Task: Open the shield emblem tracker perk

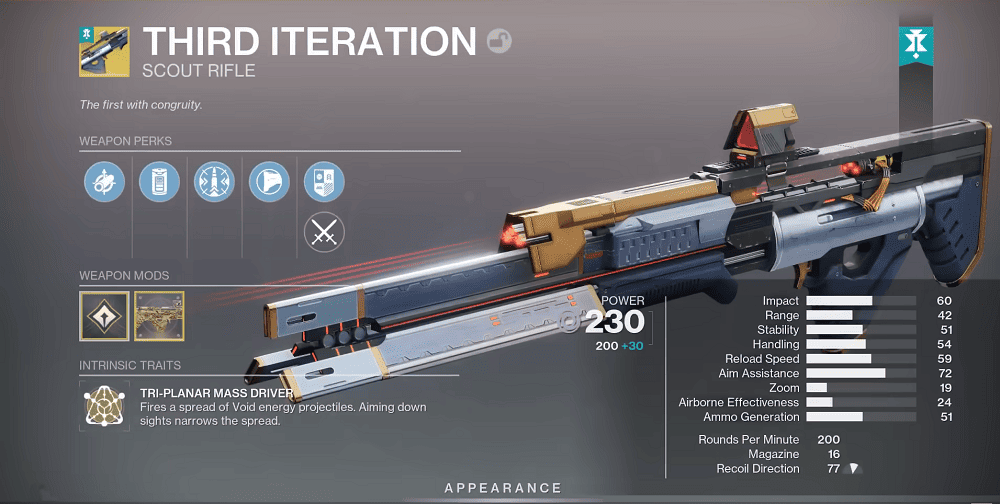Action: coord(324,182)
